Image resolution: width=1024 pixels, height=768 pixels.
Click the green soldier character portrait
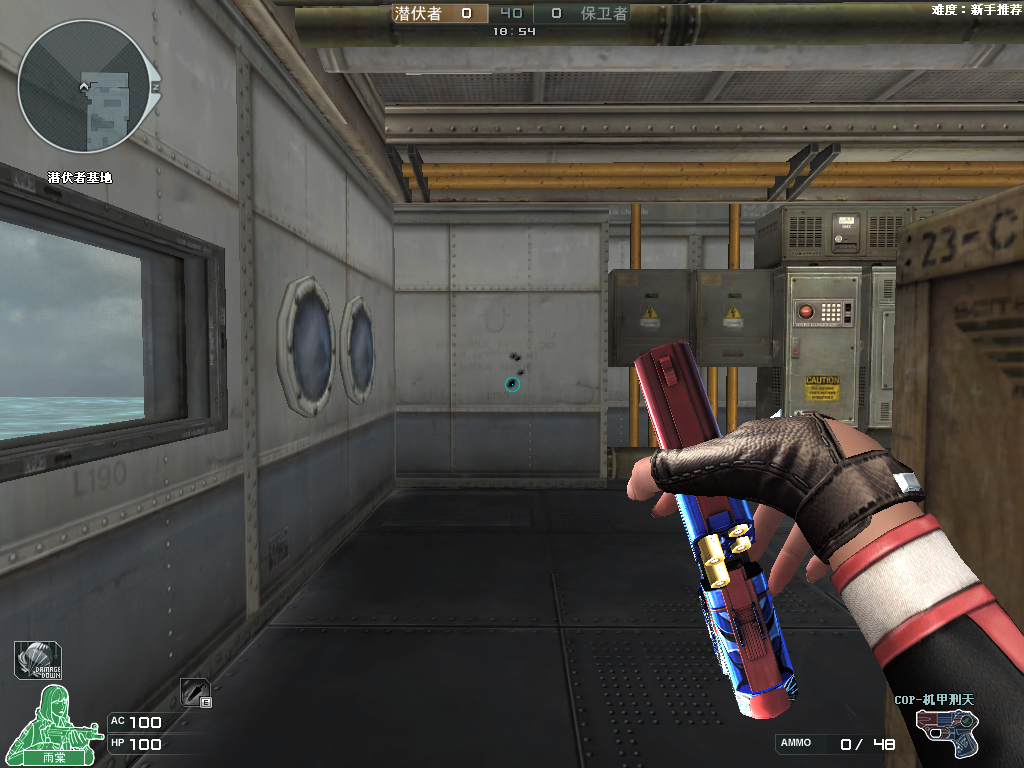[x=54, y=723]
